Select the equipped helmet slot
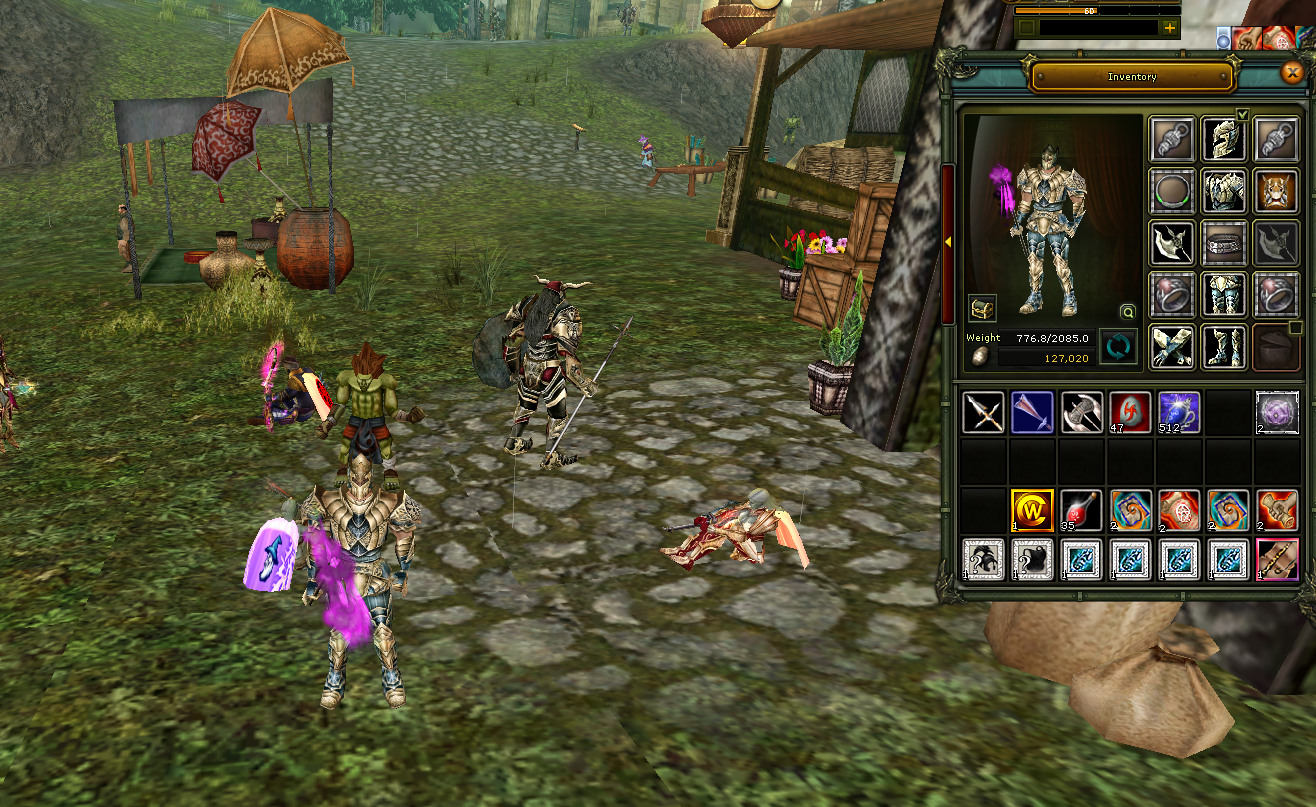 [1223, 139]
